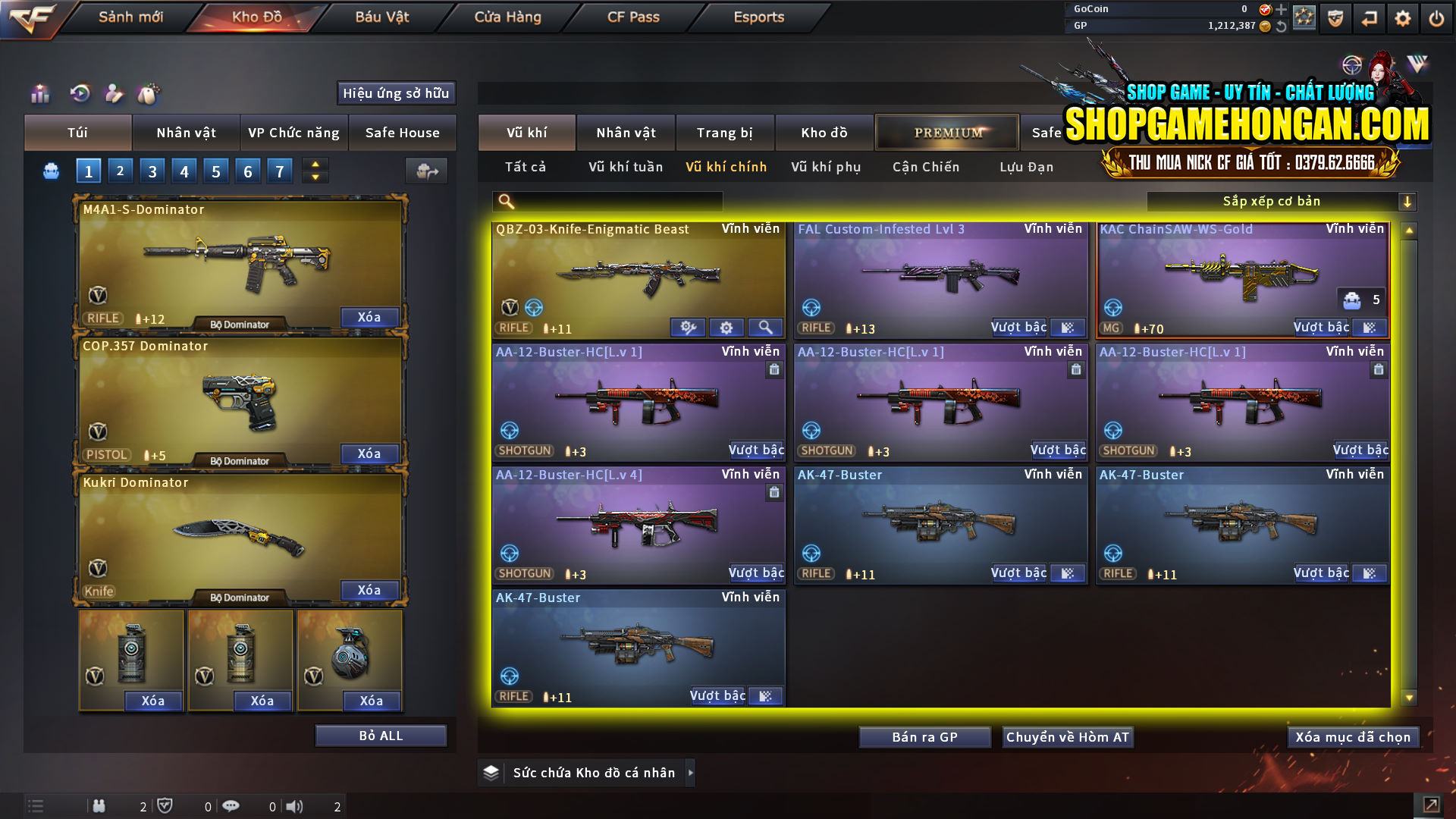Click the replay history icon in the inventory toolbar
The height and width of the screenshot is (819, 1456).
(x=78, y=94)
